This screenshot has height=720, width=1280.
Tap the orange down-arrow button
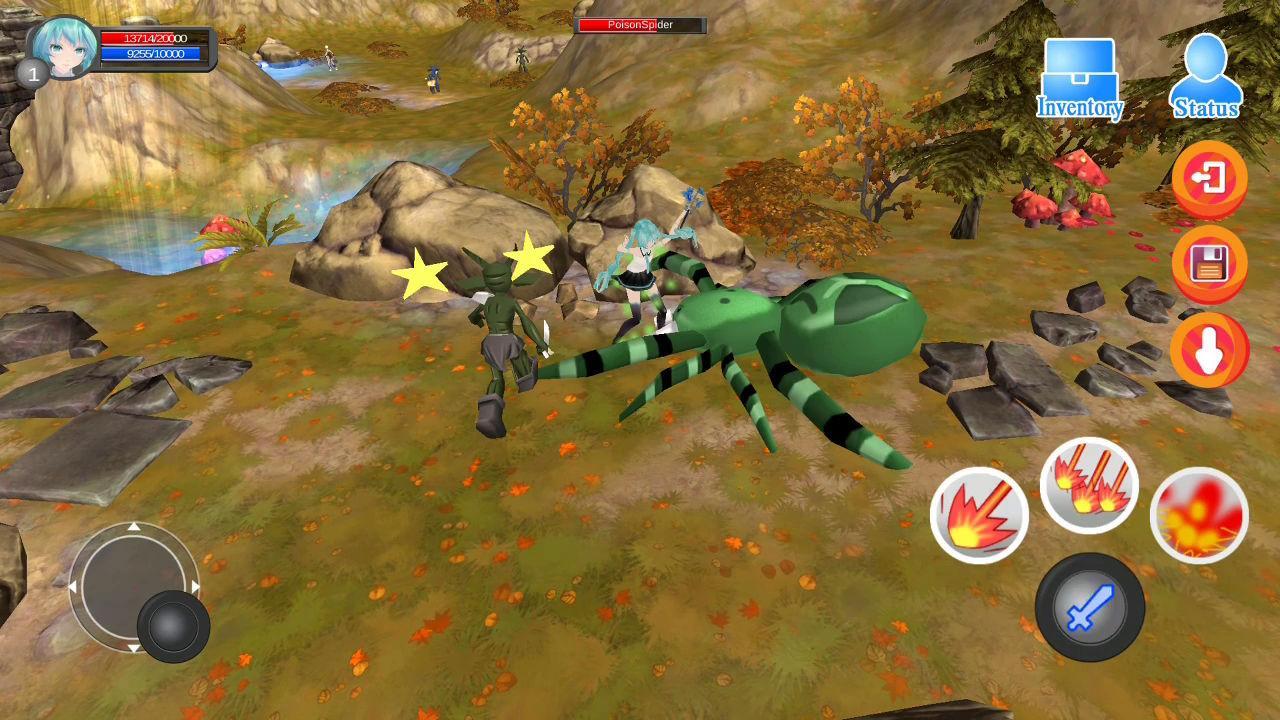(1209, 350)
